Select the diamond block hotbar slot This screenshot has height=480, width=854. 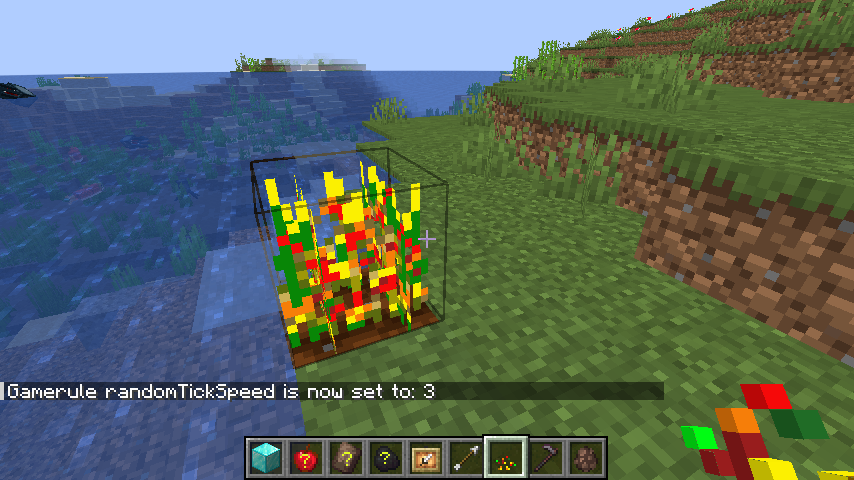266,458
